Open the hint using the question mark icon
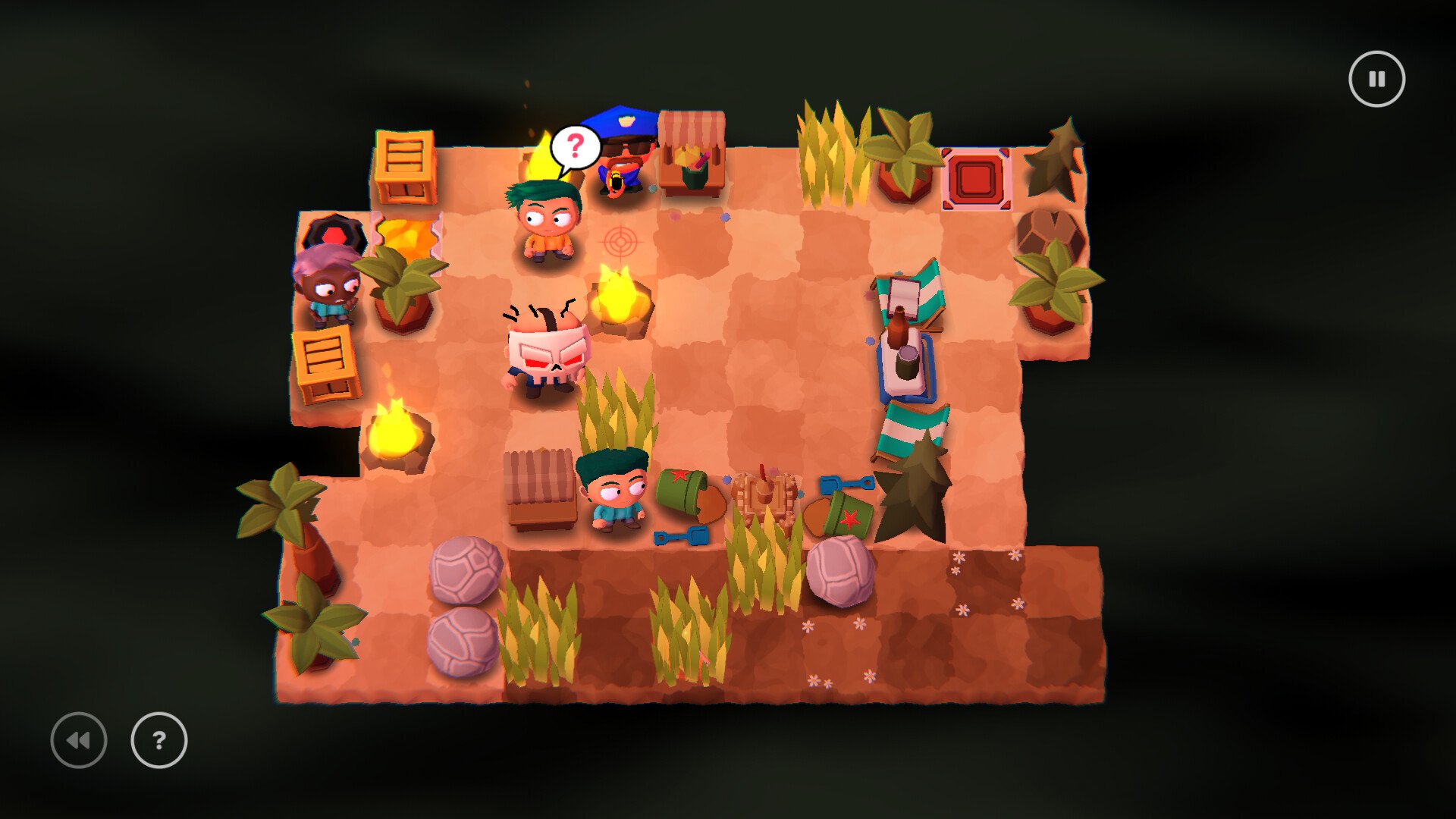1456x819 pixels. 158,741
